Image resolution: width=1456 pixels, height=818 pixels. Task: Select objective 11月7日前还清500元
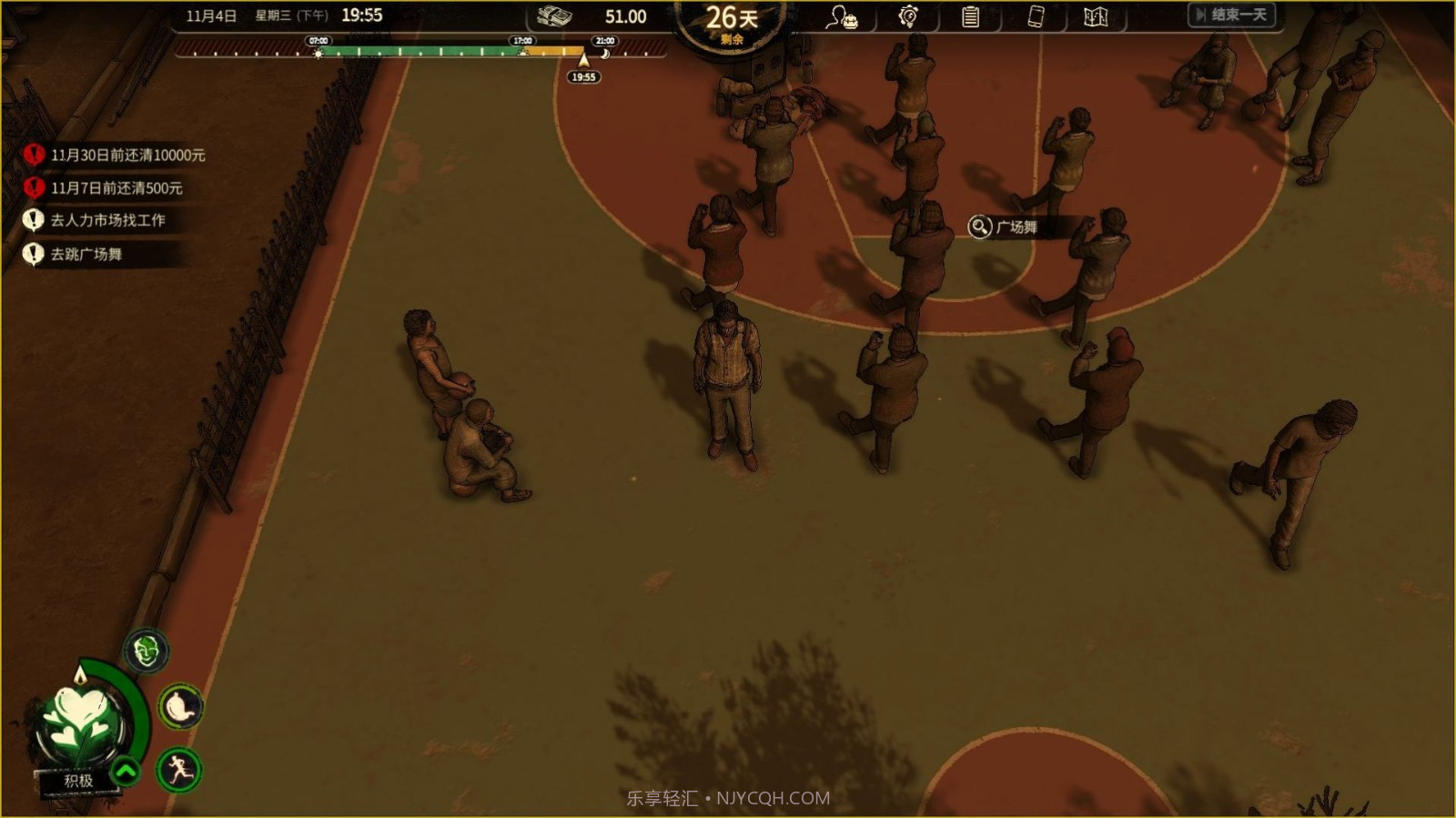116,188
